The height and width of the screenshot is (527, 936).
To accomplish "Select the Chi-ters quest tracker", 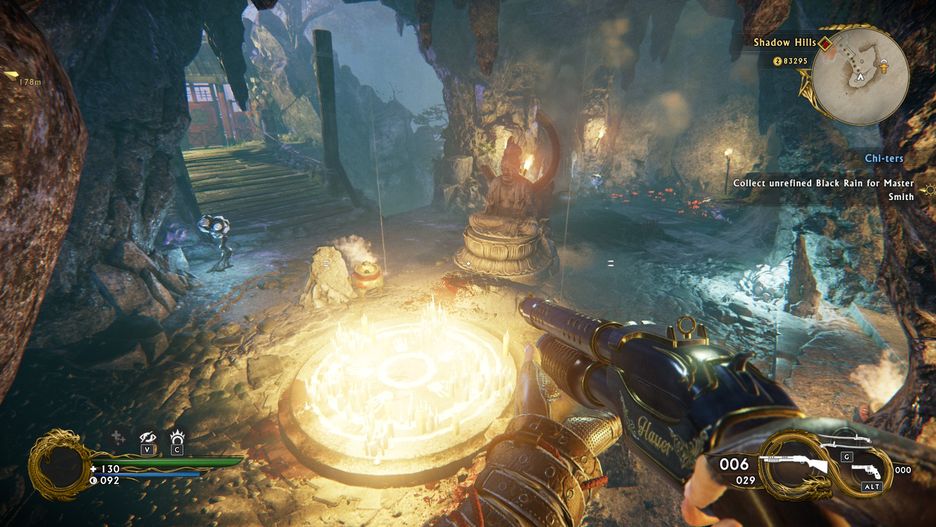I will (x=888, y=158).
